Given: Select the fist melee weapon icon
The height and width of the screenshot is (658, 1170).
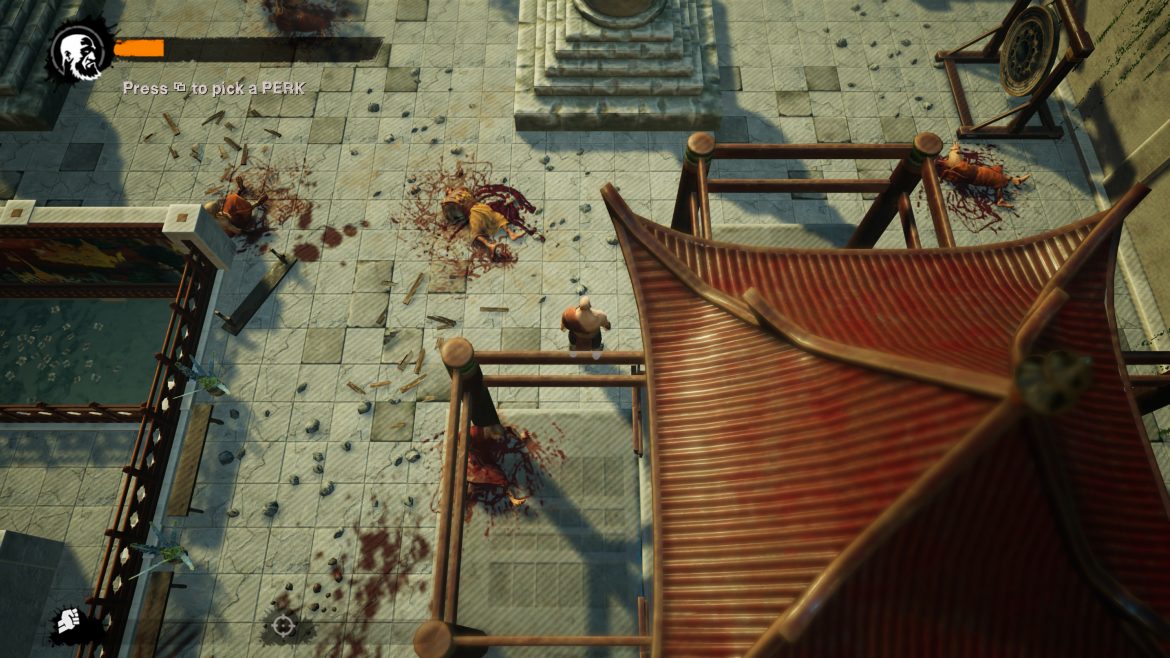Looking at the screenshot, I should tap(68, 621).
